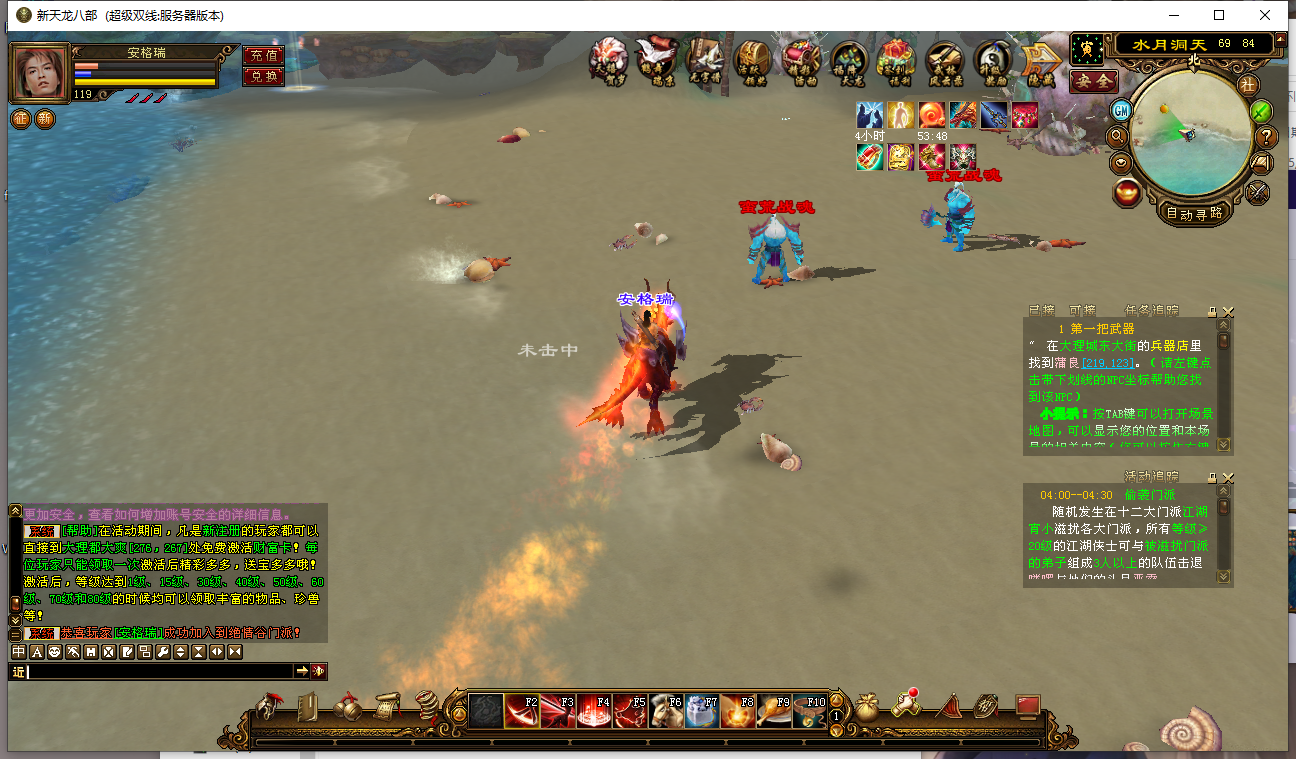Image resolution: width=1296 pixels, height=759 pixels.
Task: Use the F9 roast drumstick food item
Action: [x=773, y=711]
